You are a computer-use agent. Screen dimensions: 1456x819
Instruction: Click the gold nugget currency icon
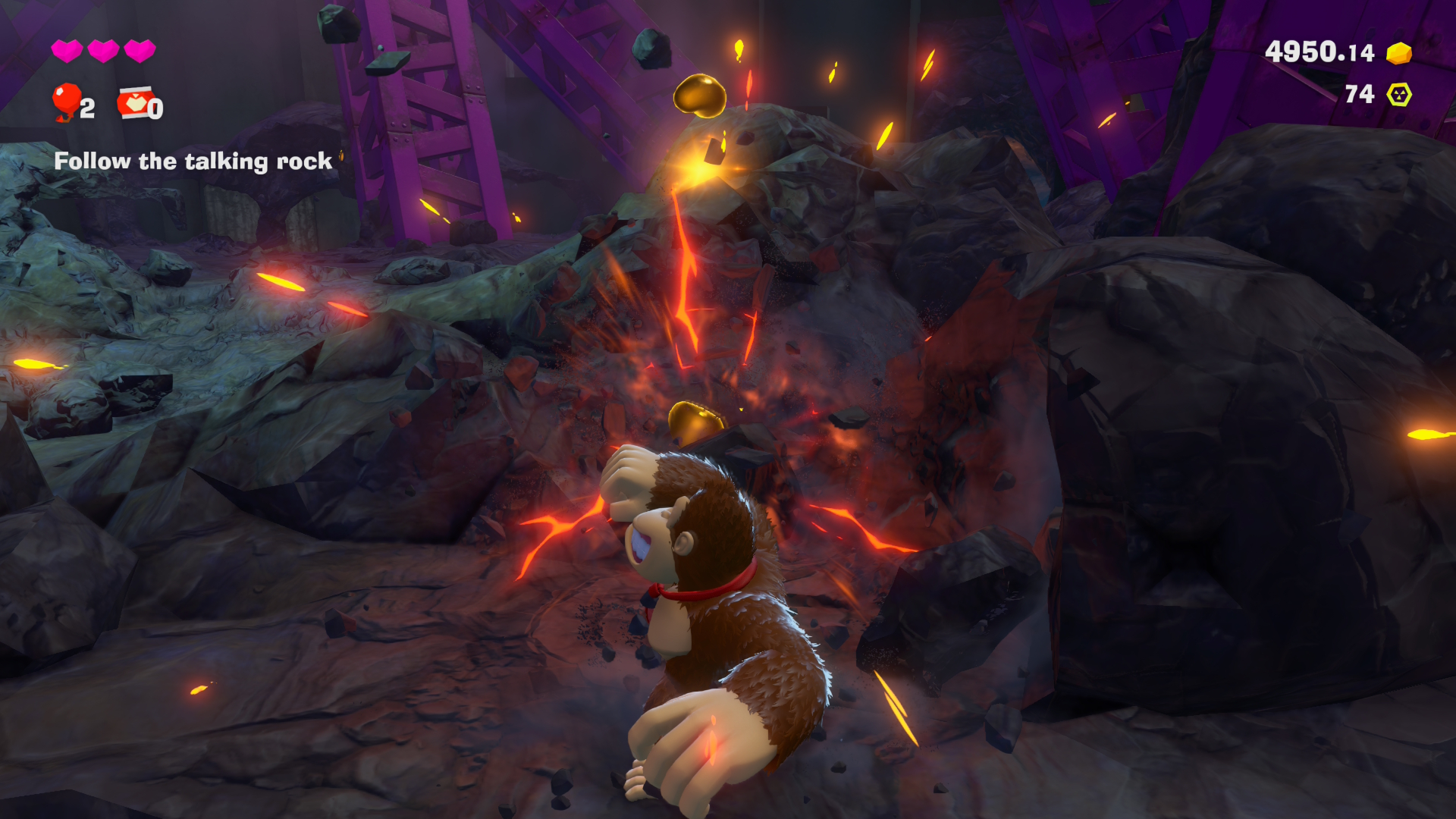[x=1399, y=53]
